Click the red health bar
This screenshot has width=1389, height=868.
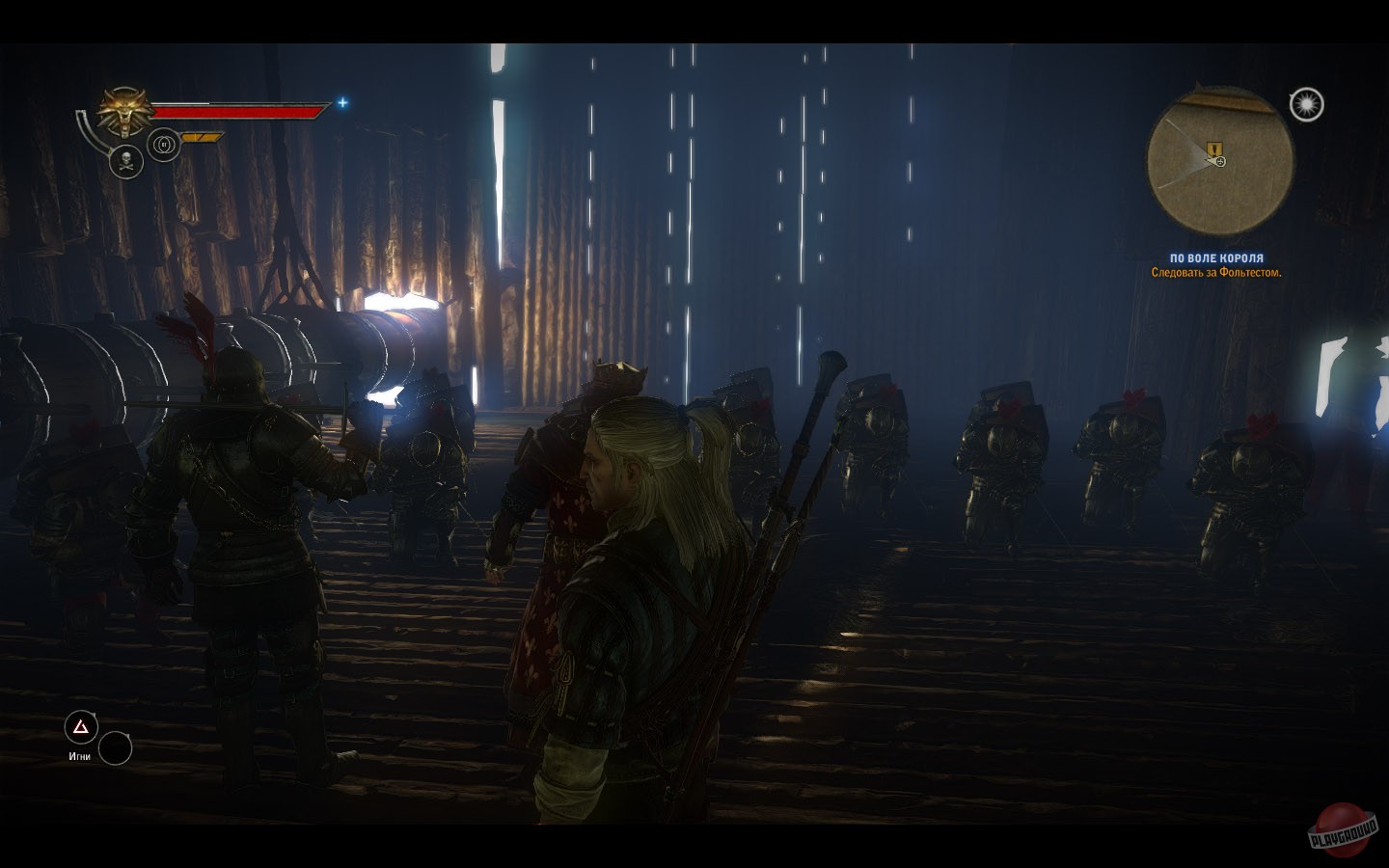point(240,111)
